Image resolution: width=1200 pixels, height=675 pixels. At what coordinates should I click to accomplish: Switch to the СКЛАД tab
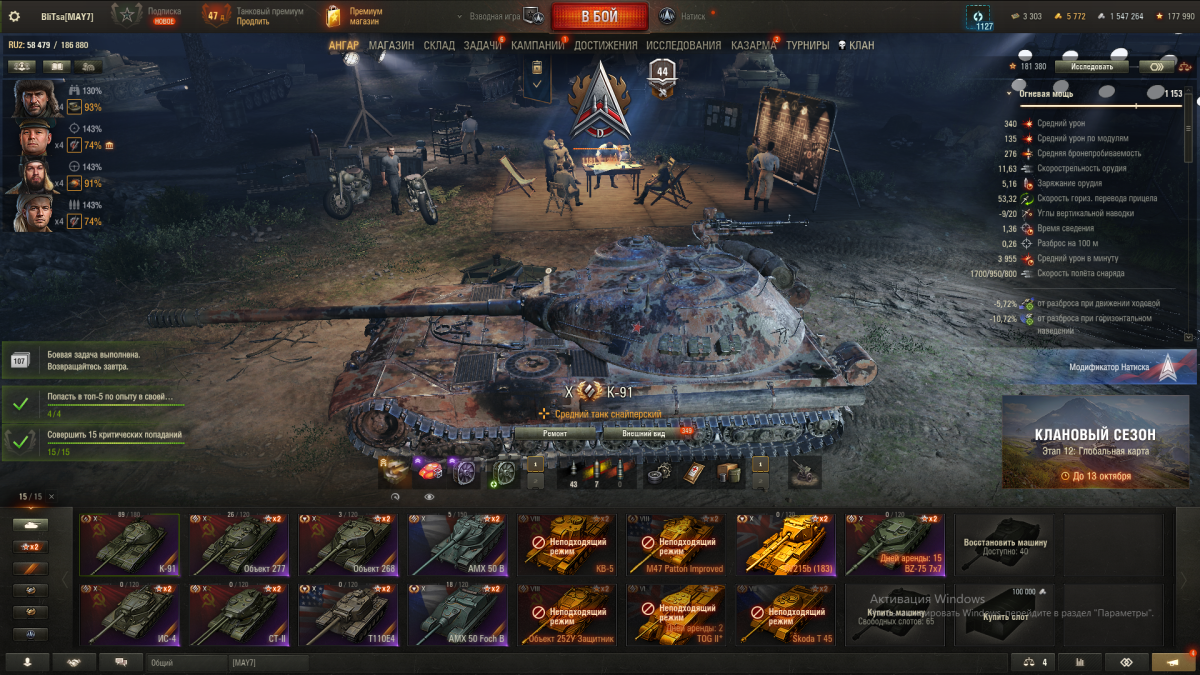tap(439, 45)
